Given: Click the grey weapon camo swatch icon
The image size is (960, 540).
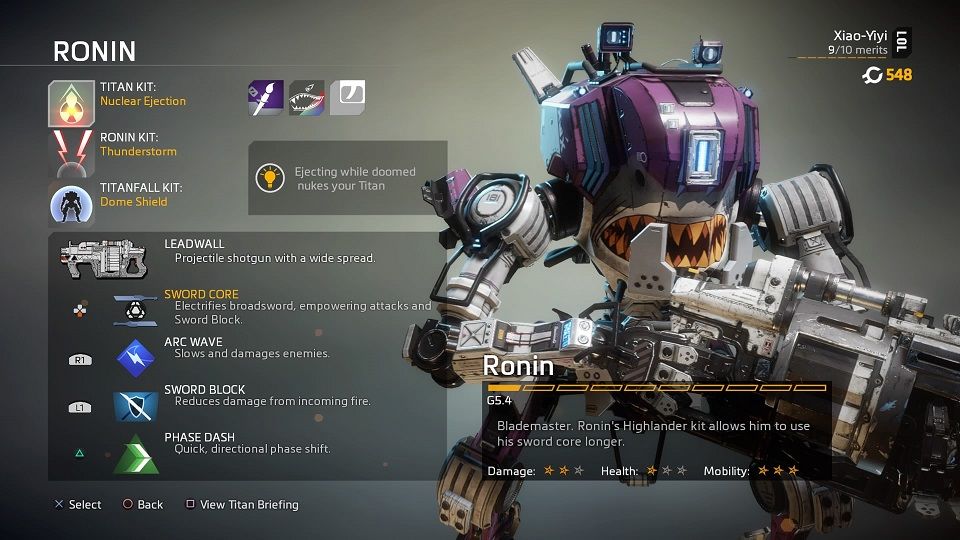Looking at the screenshot, I should click(x=347, y=97).
